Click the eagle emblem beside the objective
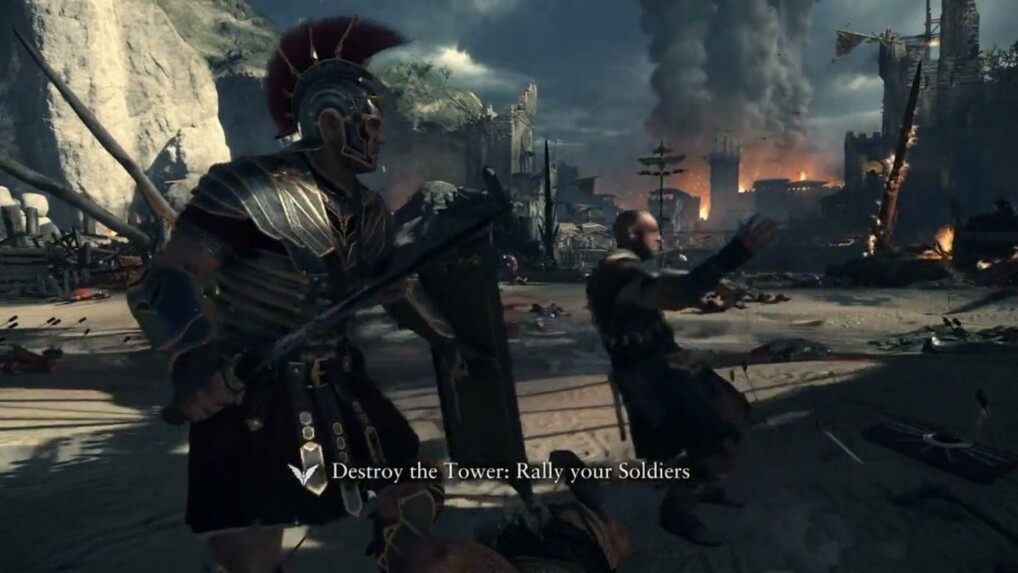This screenshot has width=1018, height=573. click(305, 472)
